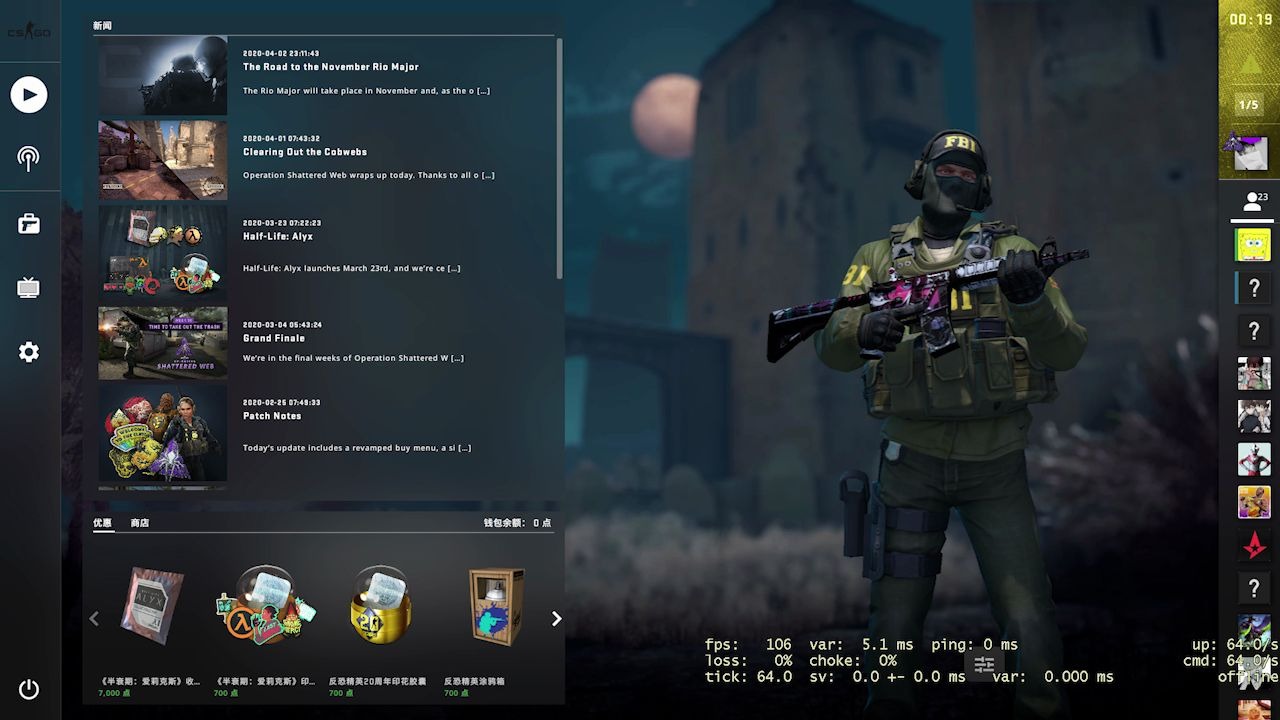Switch to the 商店 store tab
1280x720 pixels.
tap(139, 522)
